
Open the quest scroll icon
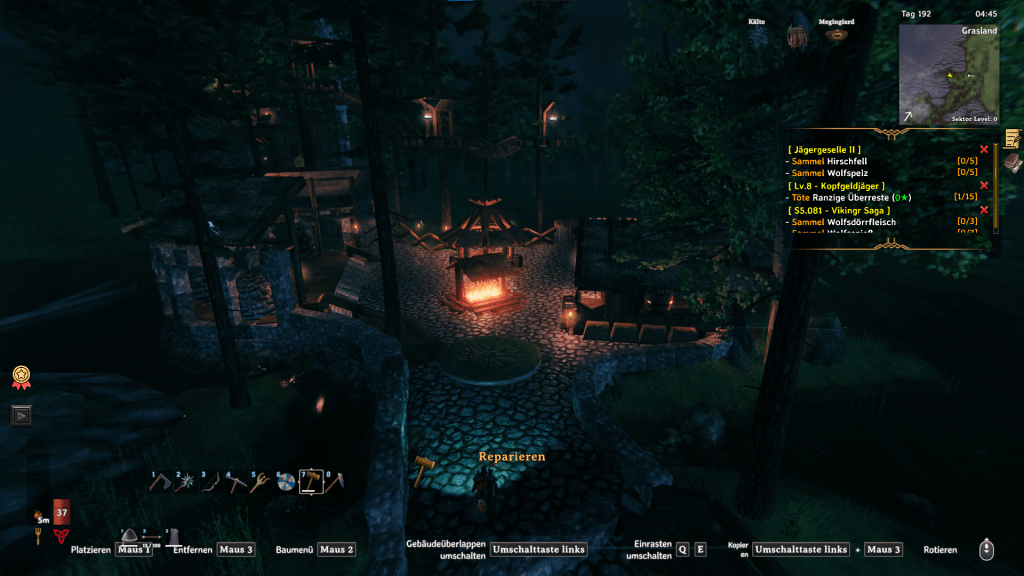[1012, 138]
